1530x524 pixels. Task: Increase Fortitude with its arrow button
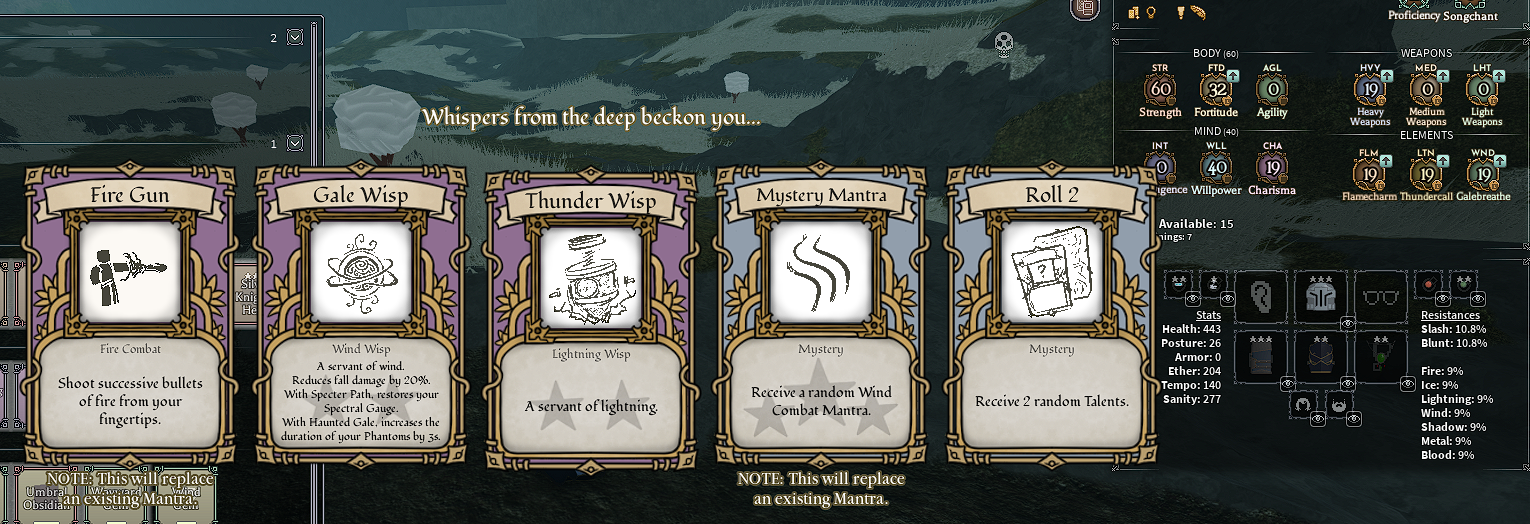pos(1234,76)
